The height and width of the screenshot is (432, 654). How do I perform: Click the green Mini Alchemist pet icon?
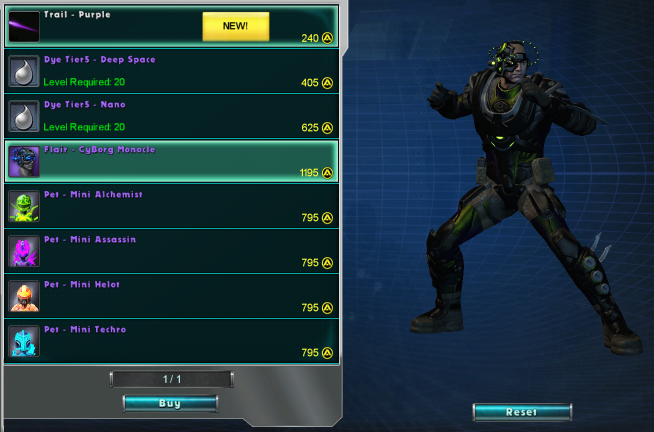23,206
